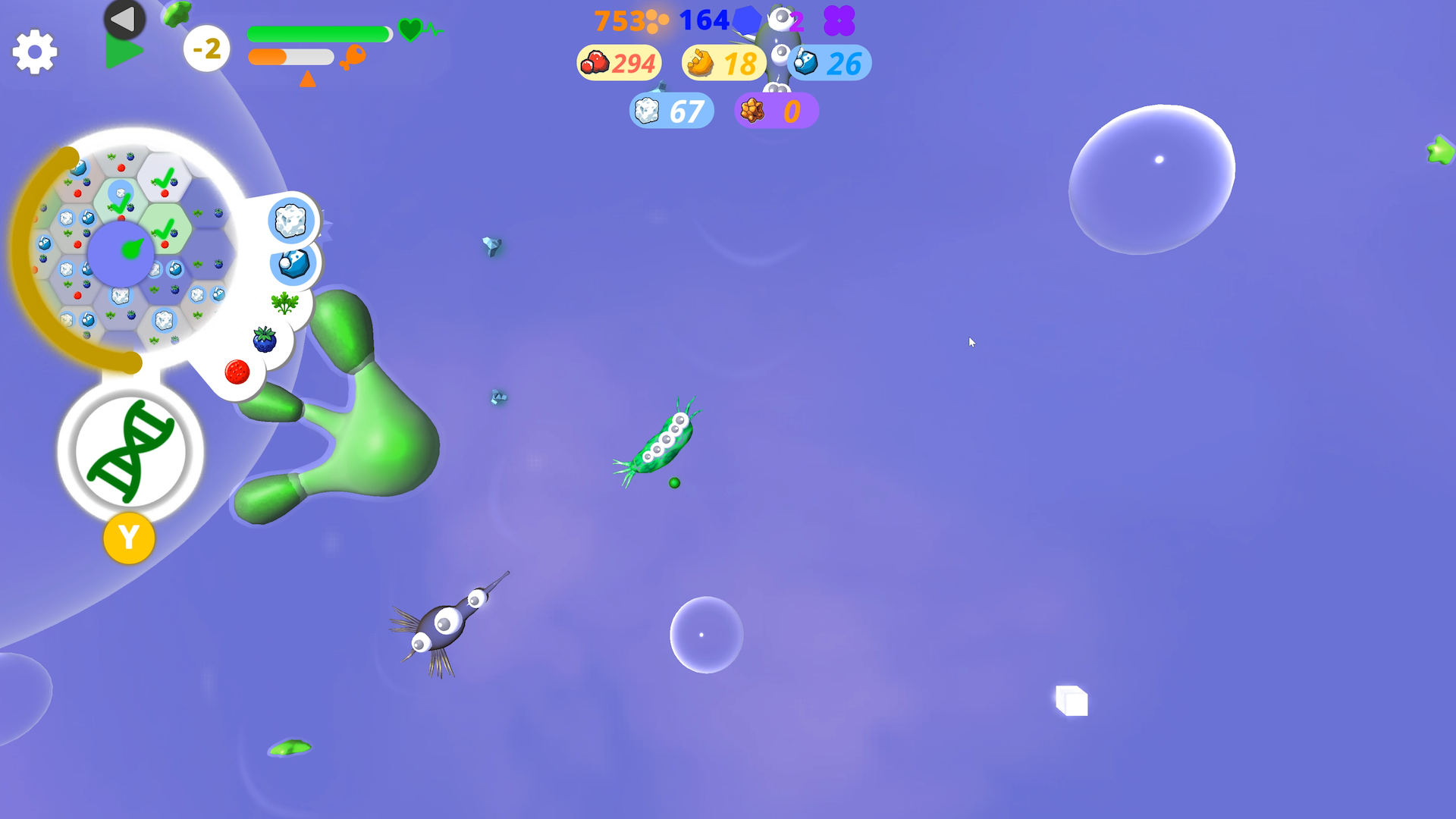Open the settings gear menu
Screen dimensions: 1456x819
[33, 51]
